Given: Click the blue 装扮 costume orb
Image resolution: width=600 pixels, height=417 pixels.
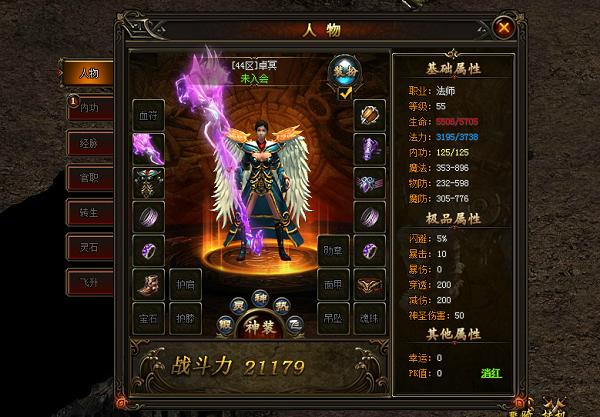Looking at the screenshot, I should click(x=344, y=69).
